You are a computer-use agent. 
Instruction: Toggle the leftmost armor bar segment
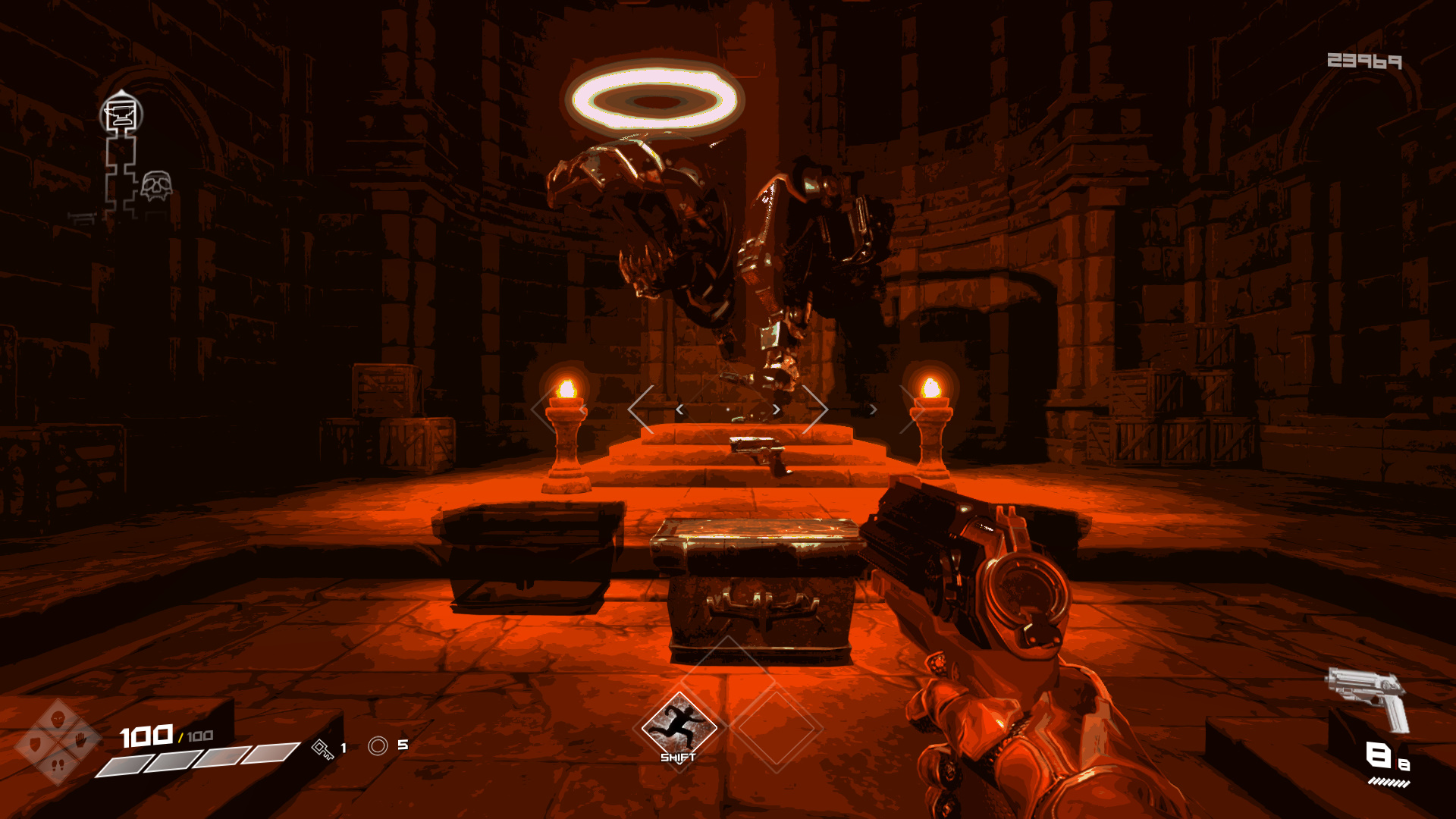(x=123, y=764)
